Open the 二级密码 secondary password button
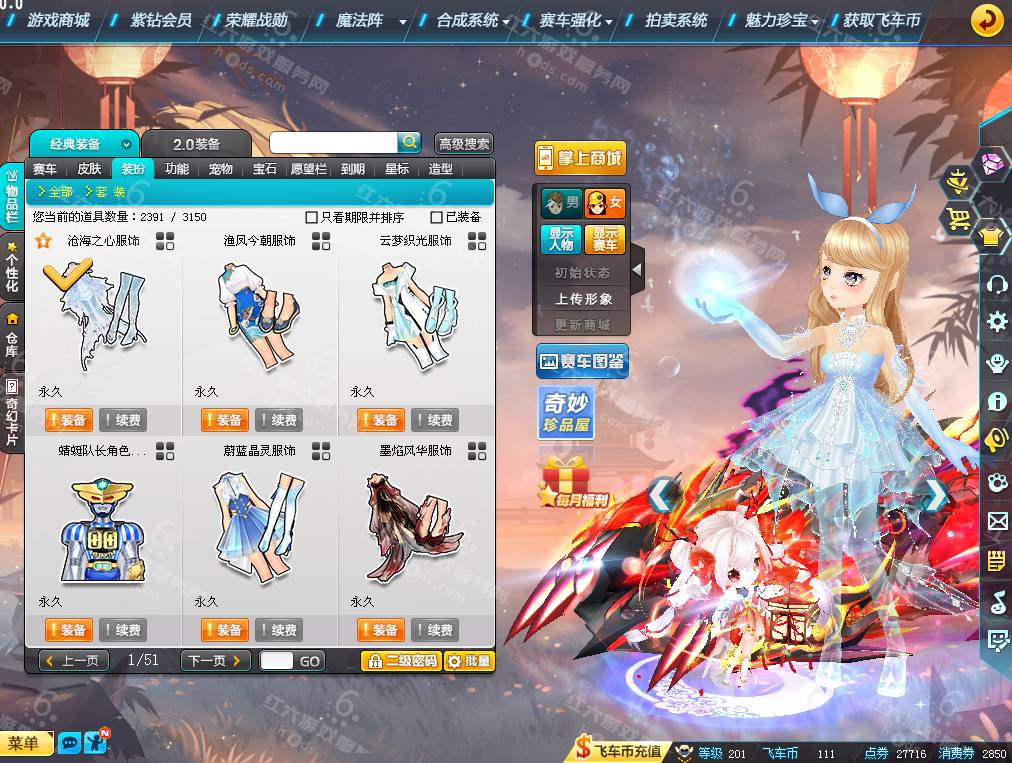This screenshot has height=763, width=1012. [400, 661]
